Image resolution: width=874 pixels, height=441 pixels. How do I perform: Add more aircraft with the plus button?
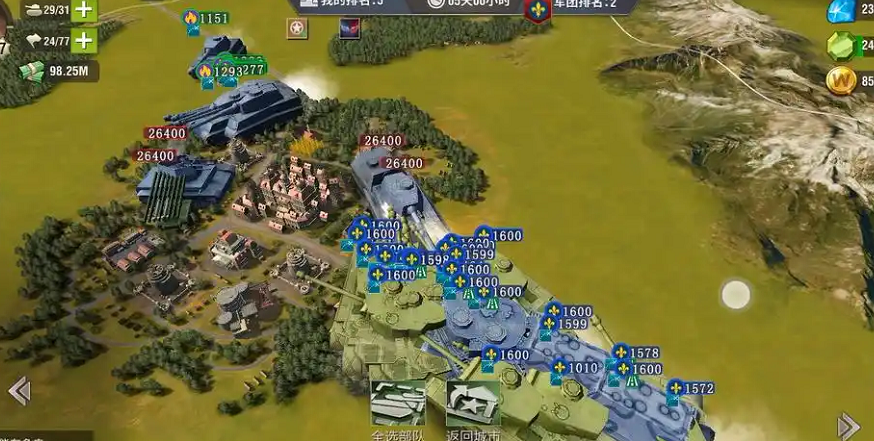click(x=84, y=41)
